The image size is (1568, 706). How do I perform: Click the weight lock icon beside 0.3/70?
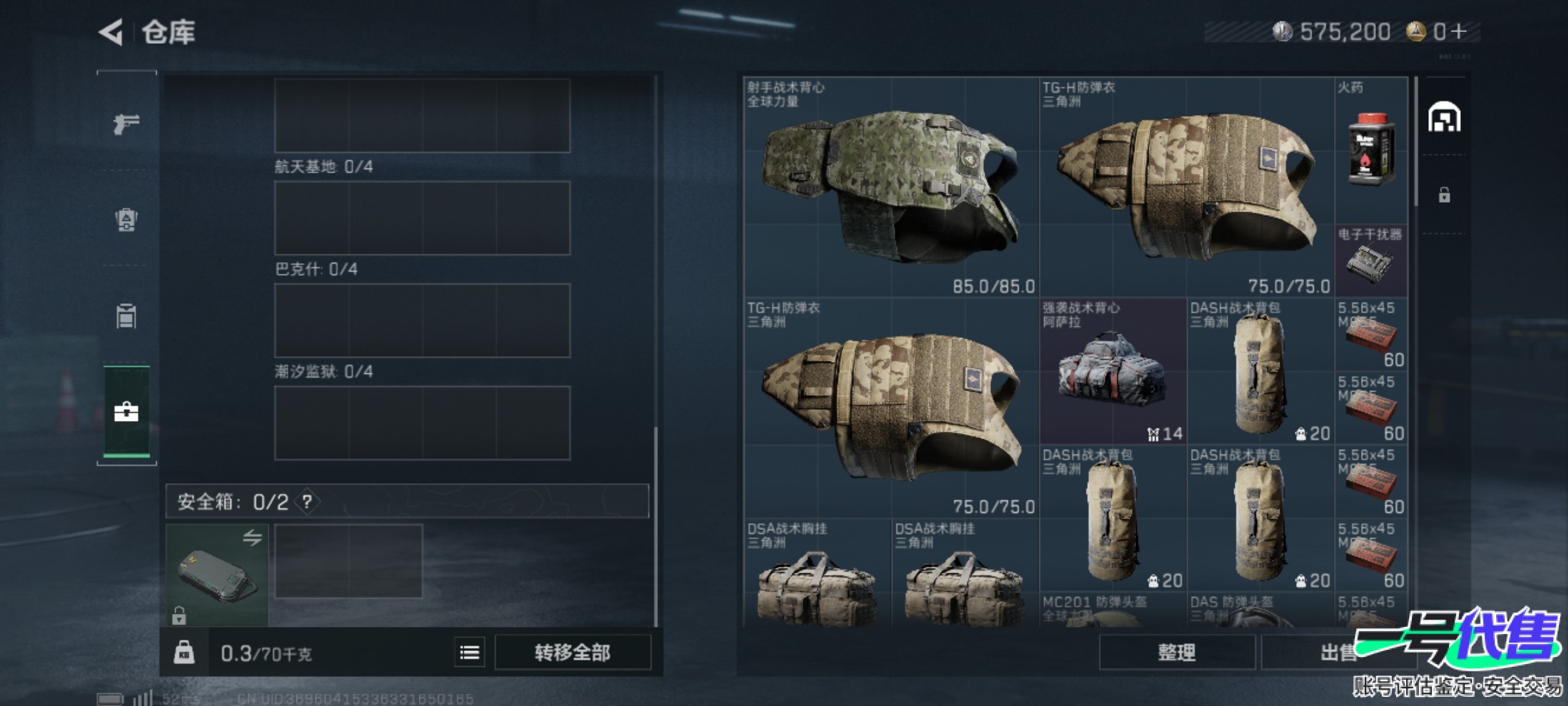(x=184, y=652)
